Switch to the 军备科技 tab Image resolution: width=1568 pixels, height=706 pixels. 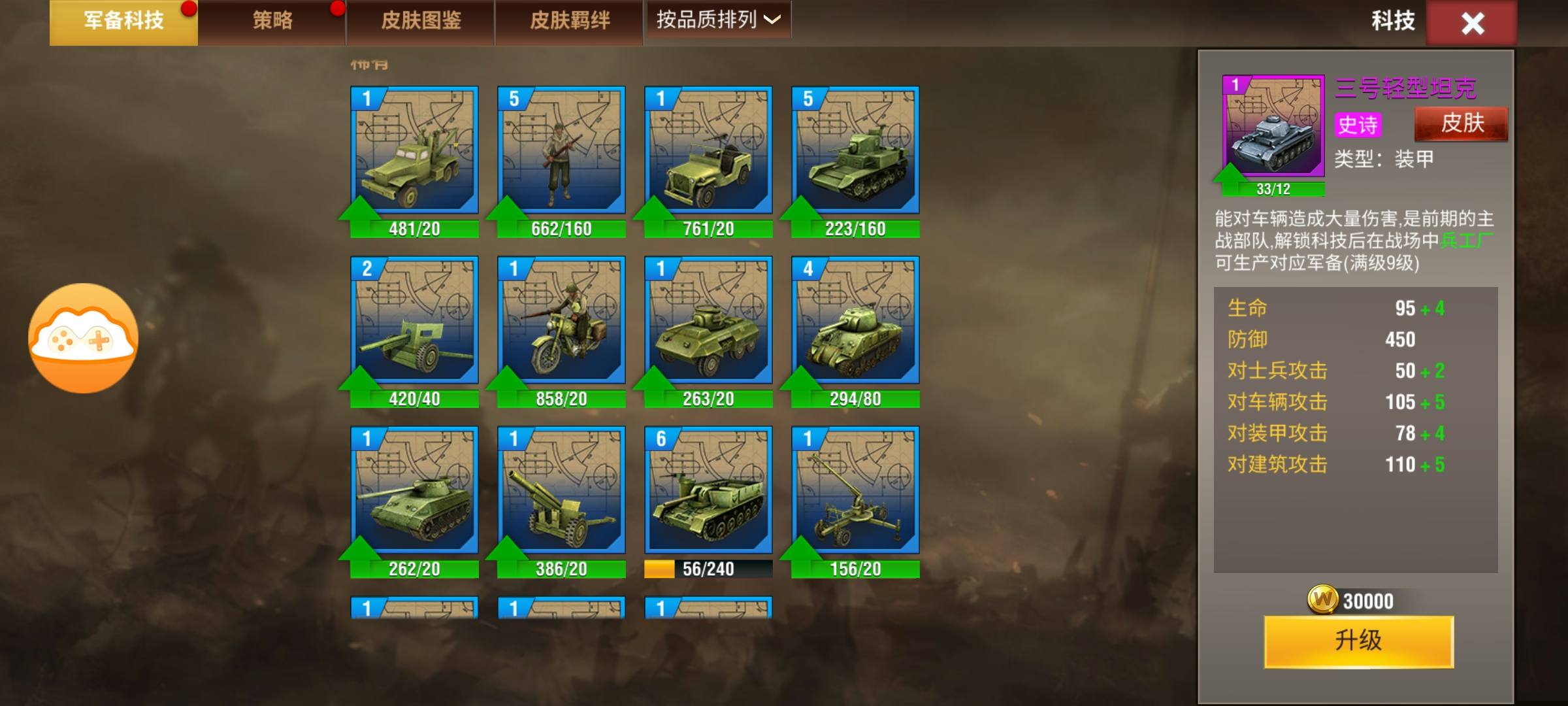coord(123,22)
